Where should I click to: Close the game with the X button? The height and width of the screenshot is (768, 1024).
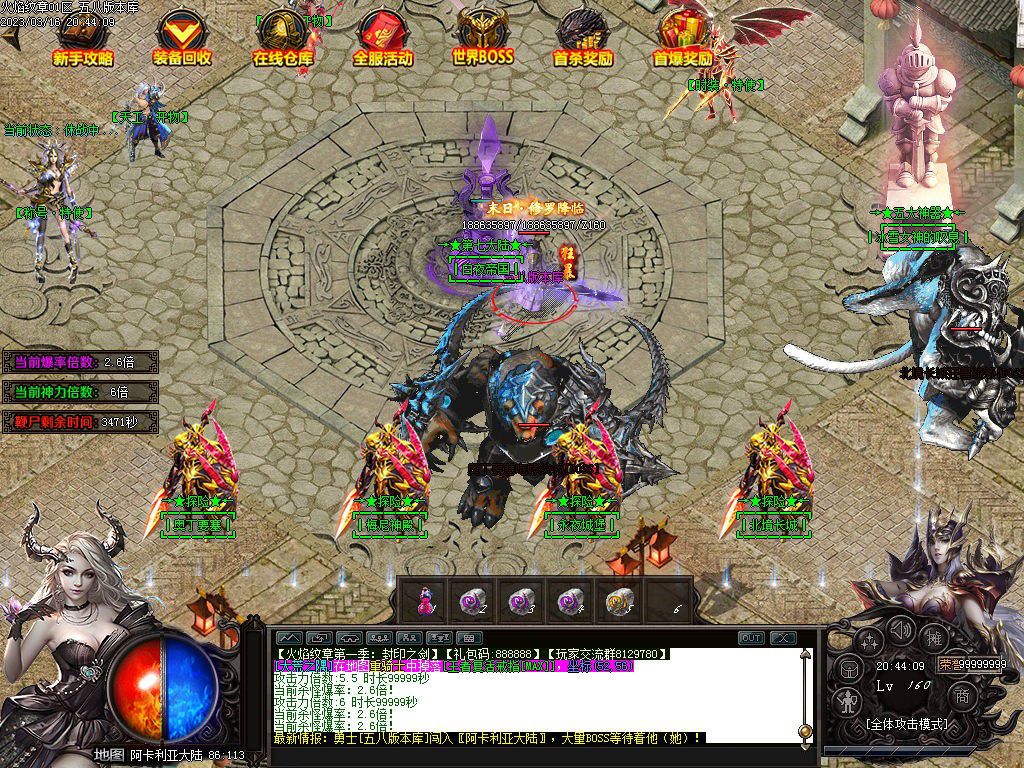(x=782, y=638)
